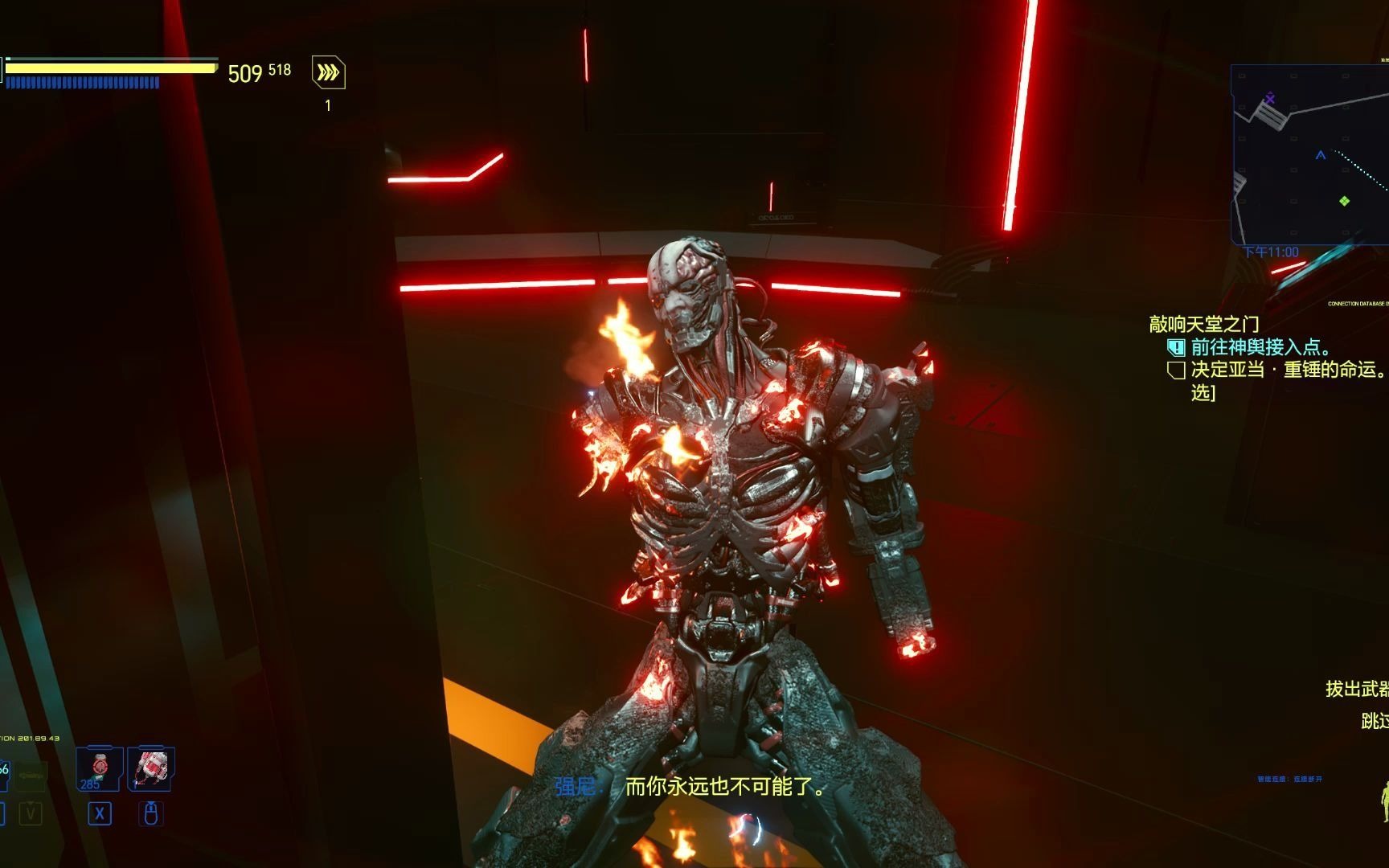Use the healing inhaler slot showing 285
This screenshot has height=868, width=1389.
click(99, 769)
